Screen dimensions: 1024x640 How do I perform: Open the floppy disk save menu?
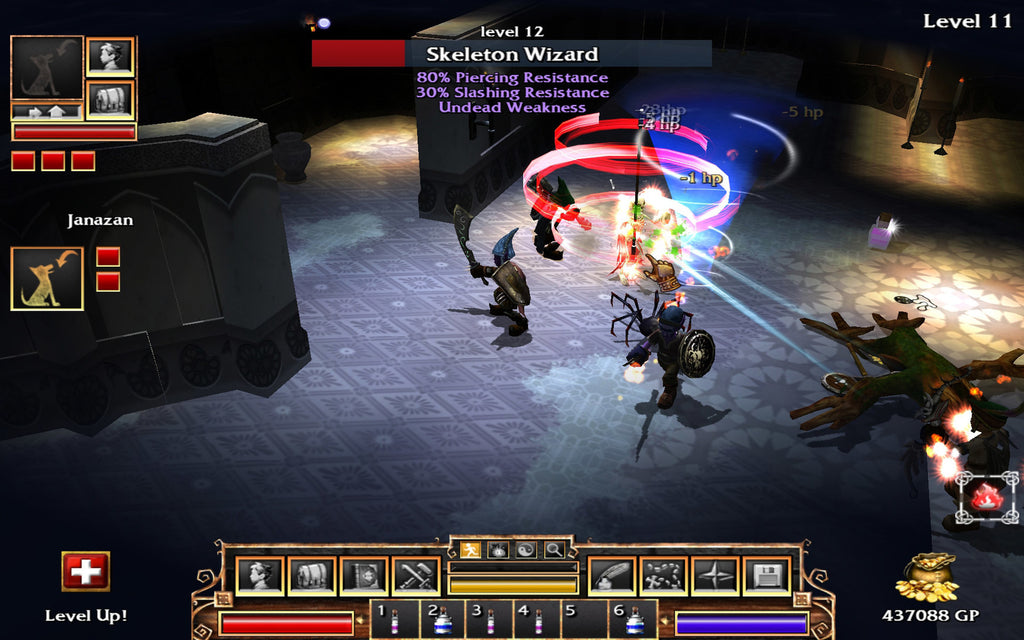pos(767,575)
